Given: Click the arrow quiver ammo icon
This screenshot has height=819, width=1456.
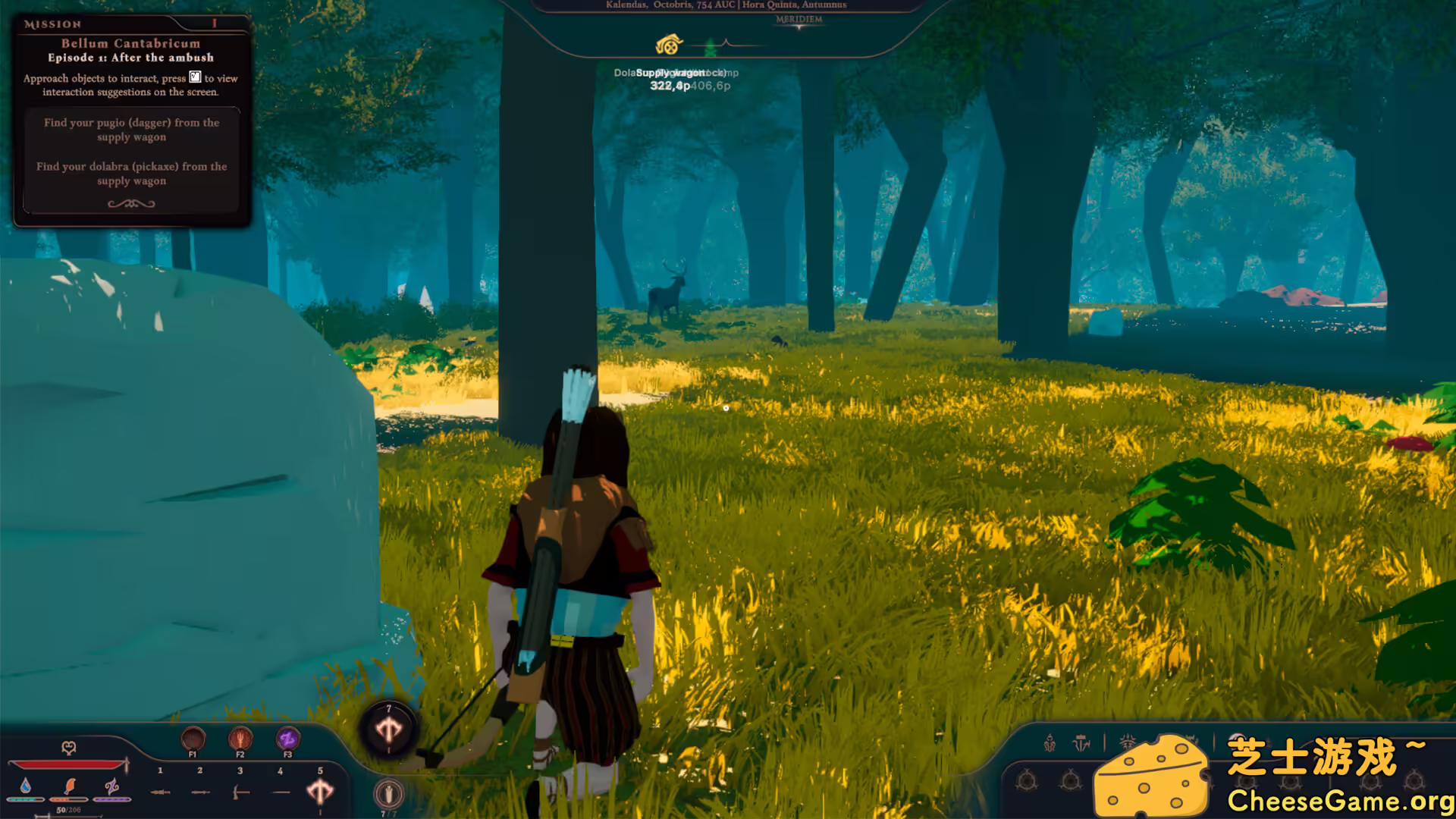Looking at the screenshot, I should click(x=388, y=794).
